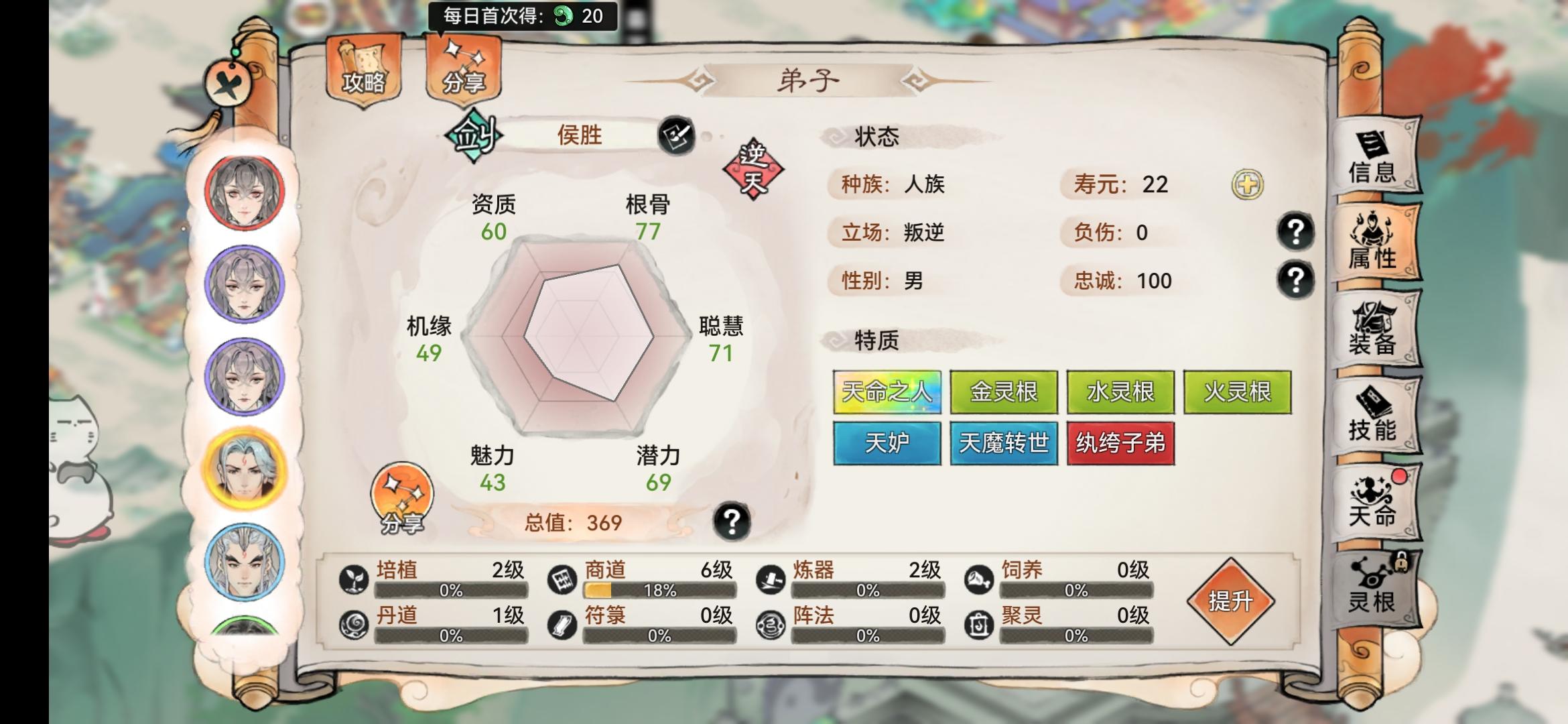Click the 商道 progress bar showing 18%
This screenshot has width=1568, height=724.
point(661,591)
